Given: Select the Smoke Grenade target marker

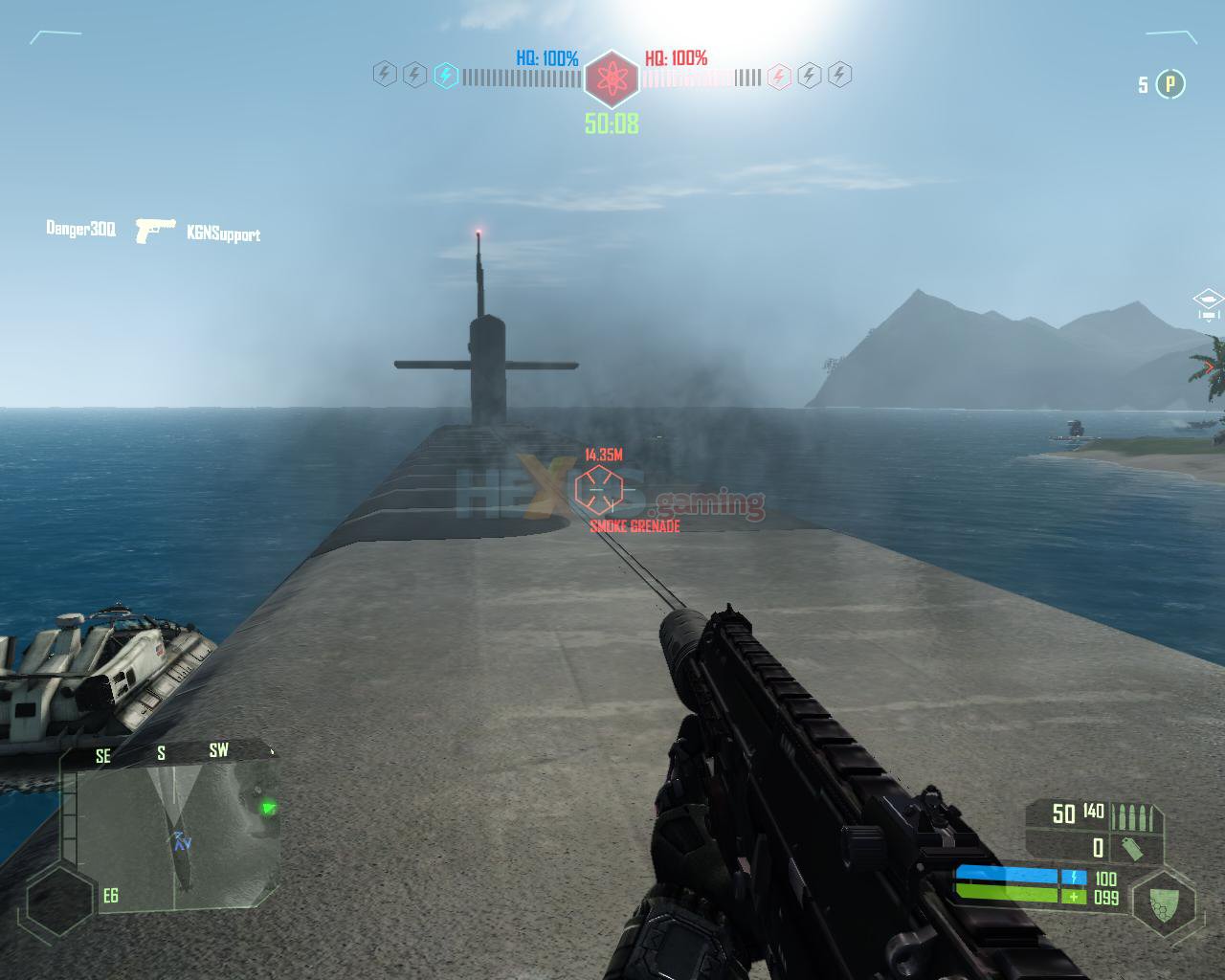Looking at the screenshot, I should coord(606,493).
